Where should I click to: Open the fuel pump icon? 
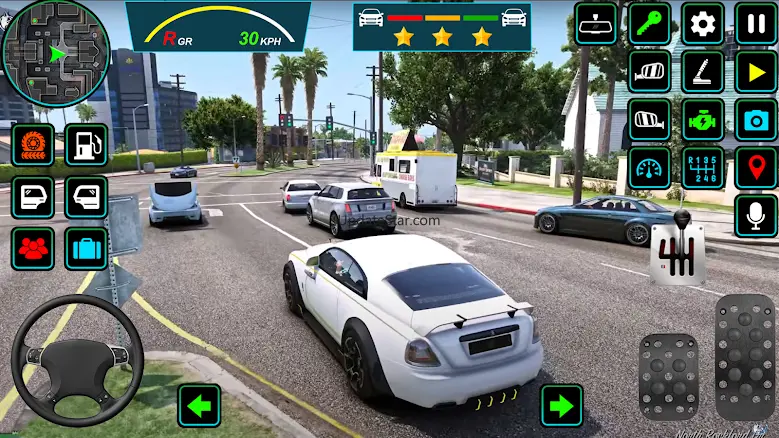86,144
